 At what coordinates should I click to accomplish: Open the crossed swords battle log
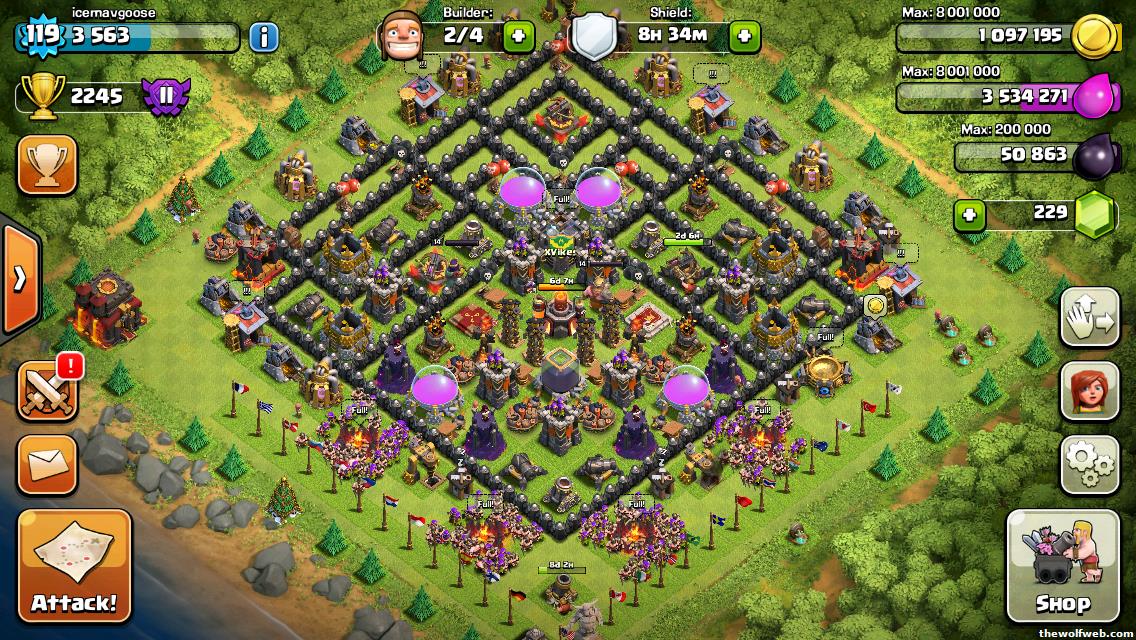point(47,391)
